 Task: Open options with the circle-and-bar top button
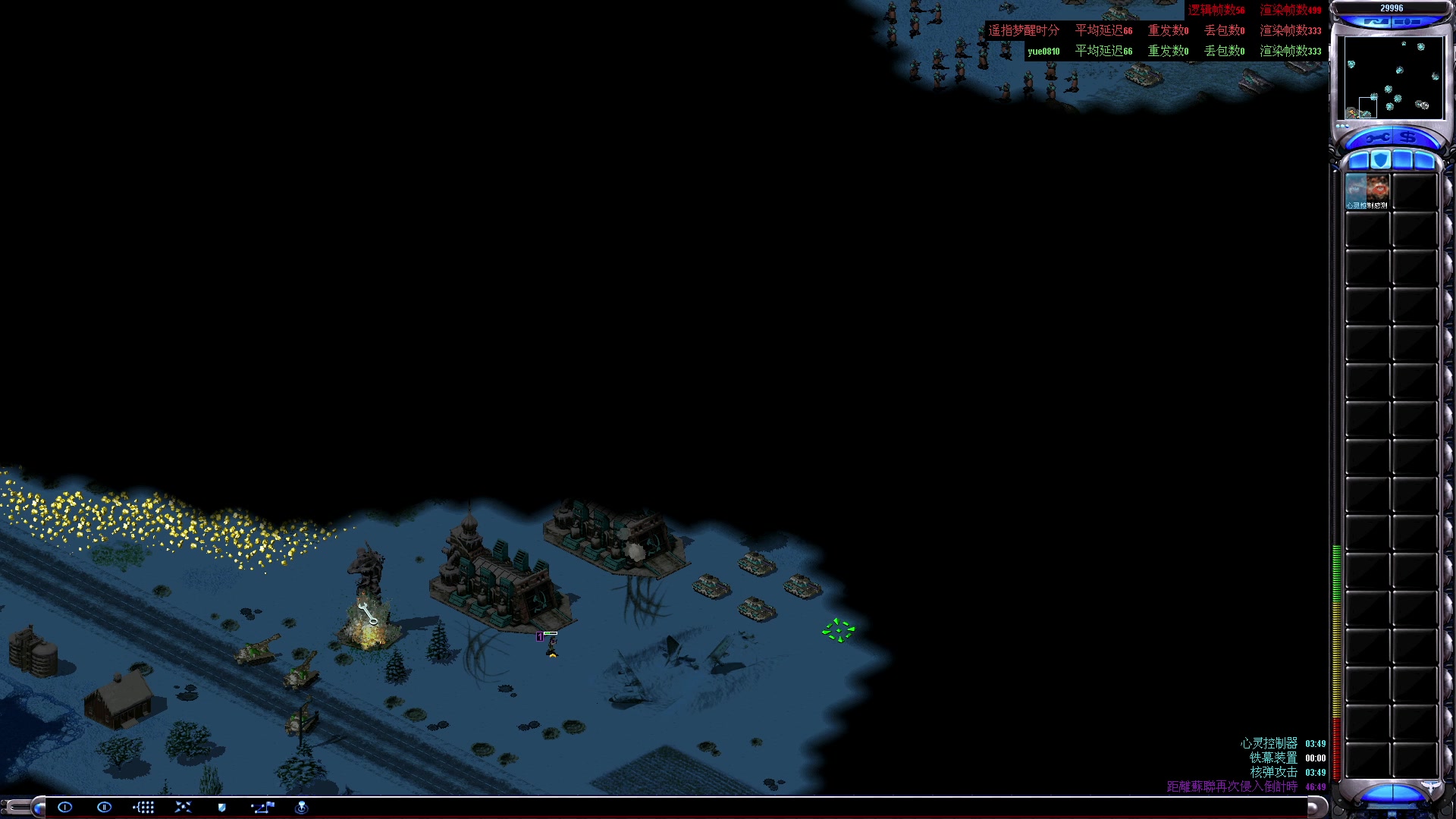tap(1407, 22)
